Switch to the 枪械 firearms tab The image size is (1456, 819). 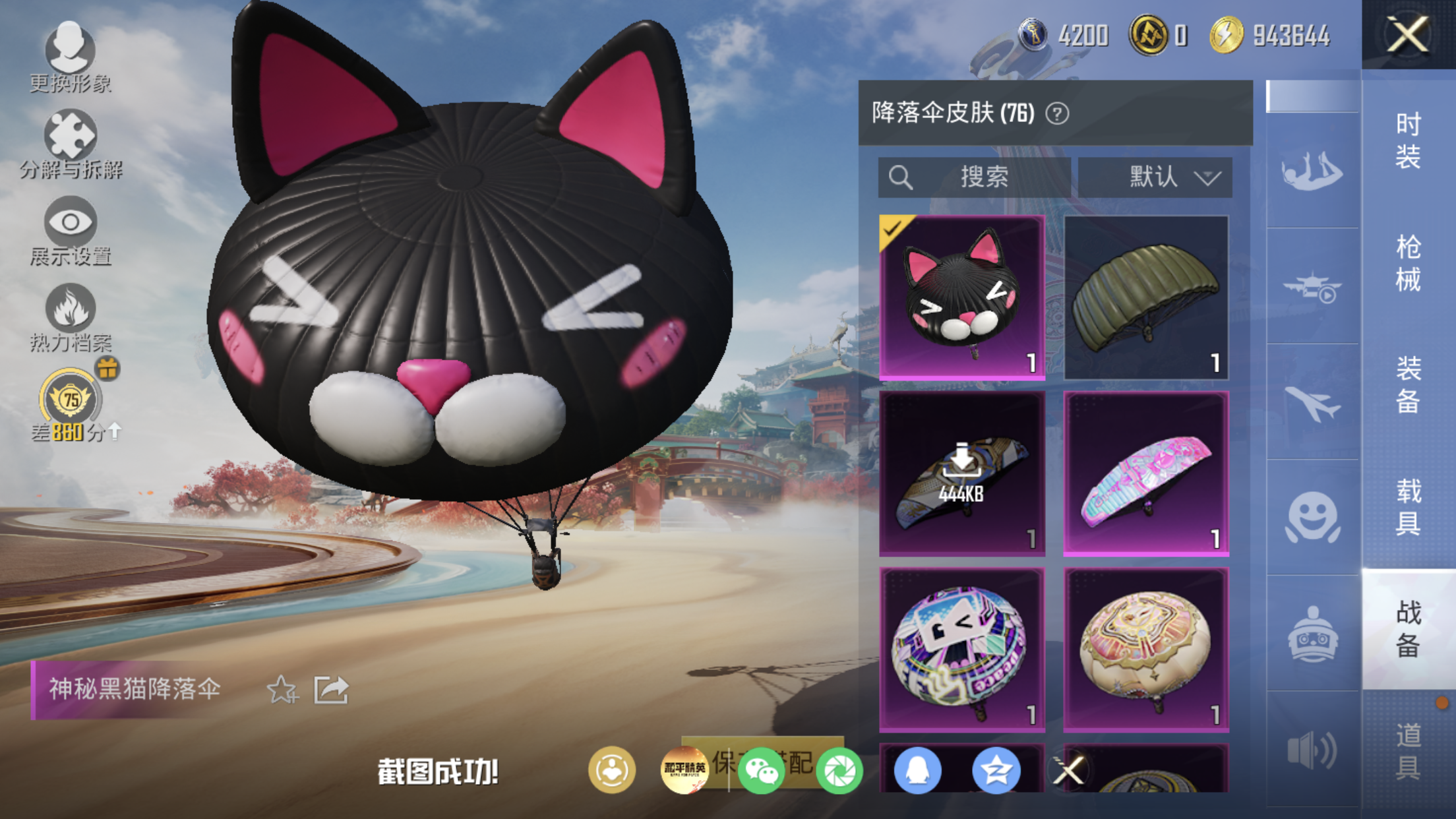click(x=1408, y=263)
